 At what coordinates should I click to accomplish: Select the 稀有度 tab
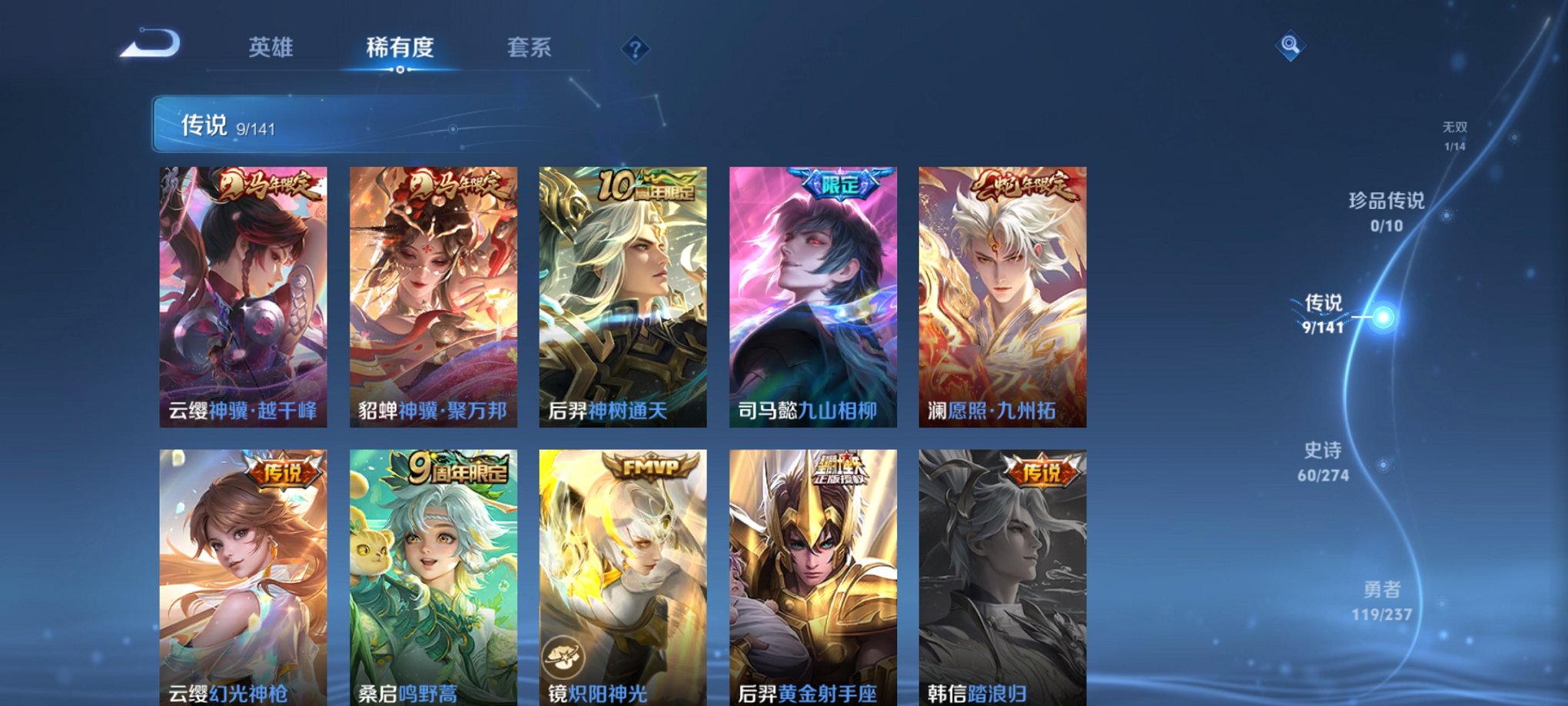401,48
